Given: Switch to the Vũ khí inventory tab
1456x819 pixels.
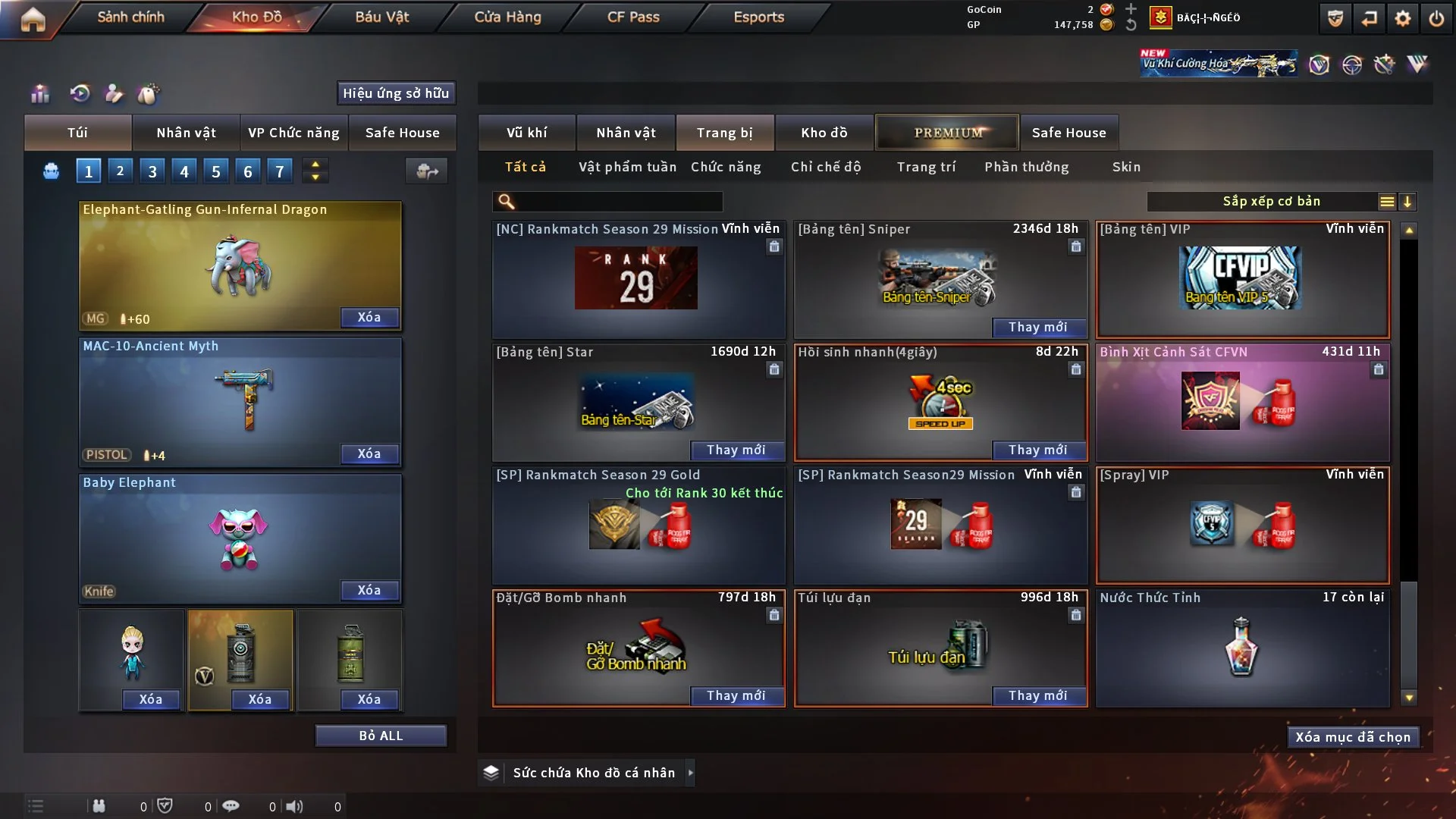Looking at the screenshot, I should tap(526, 133).
